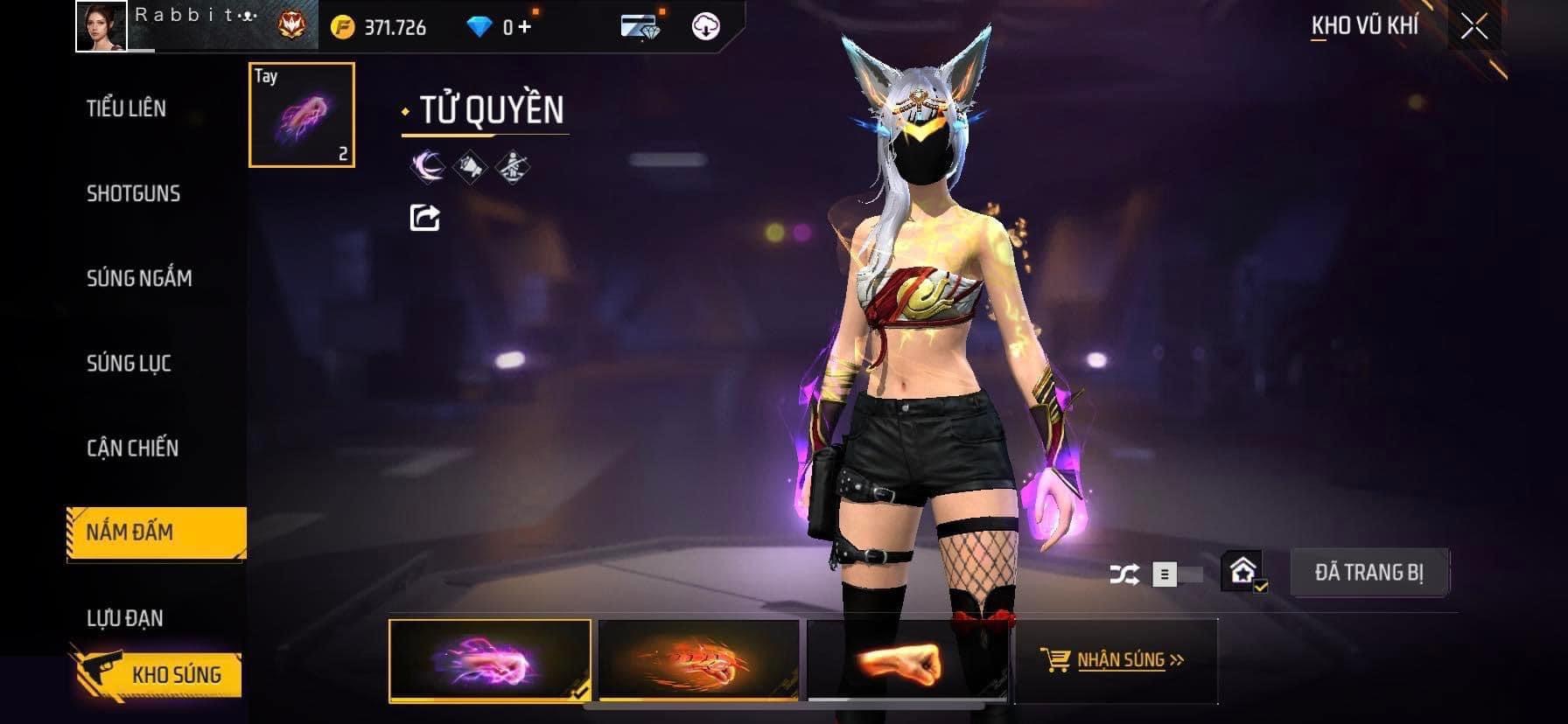
Task: Switch to the Shotguns category
Action: coord(133,193)
